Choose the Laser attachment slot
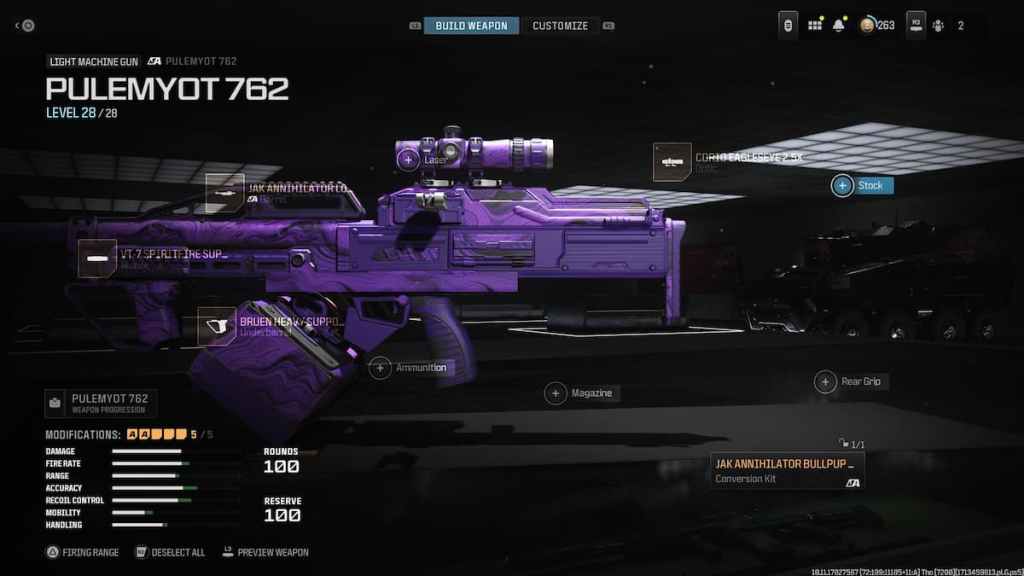1024x576 pixels. [408, 158]
